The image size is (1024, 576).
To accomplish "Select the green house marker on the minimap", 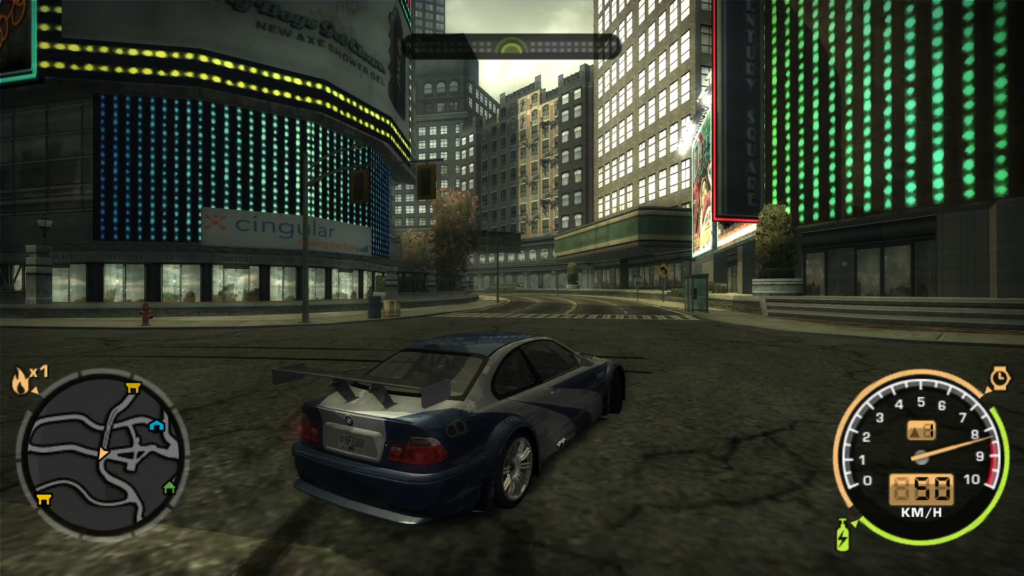I will tap(169, 487).
